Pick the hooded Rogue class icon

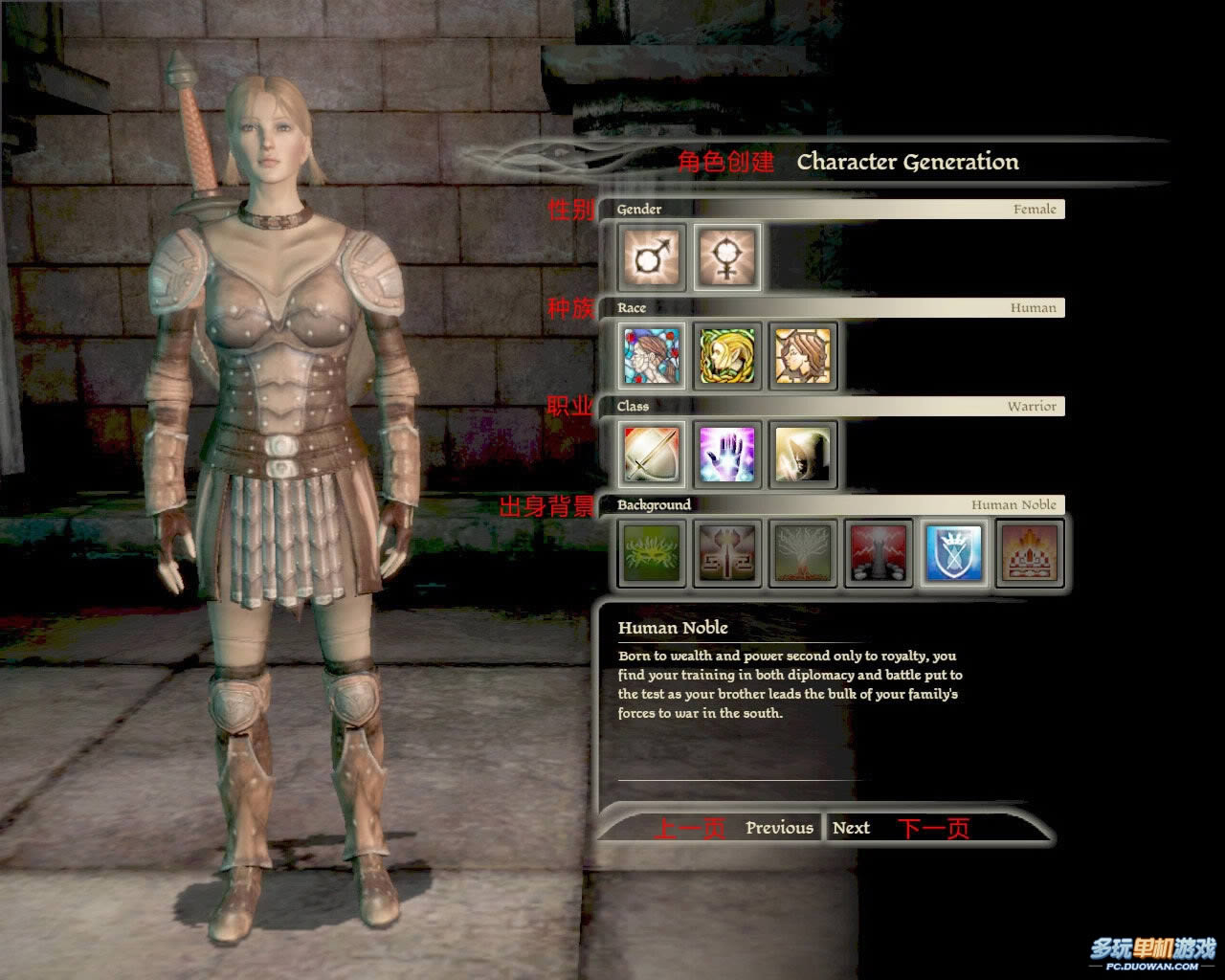[x=803, y=455]
